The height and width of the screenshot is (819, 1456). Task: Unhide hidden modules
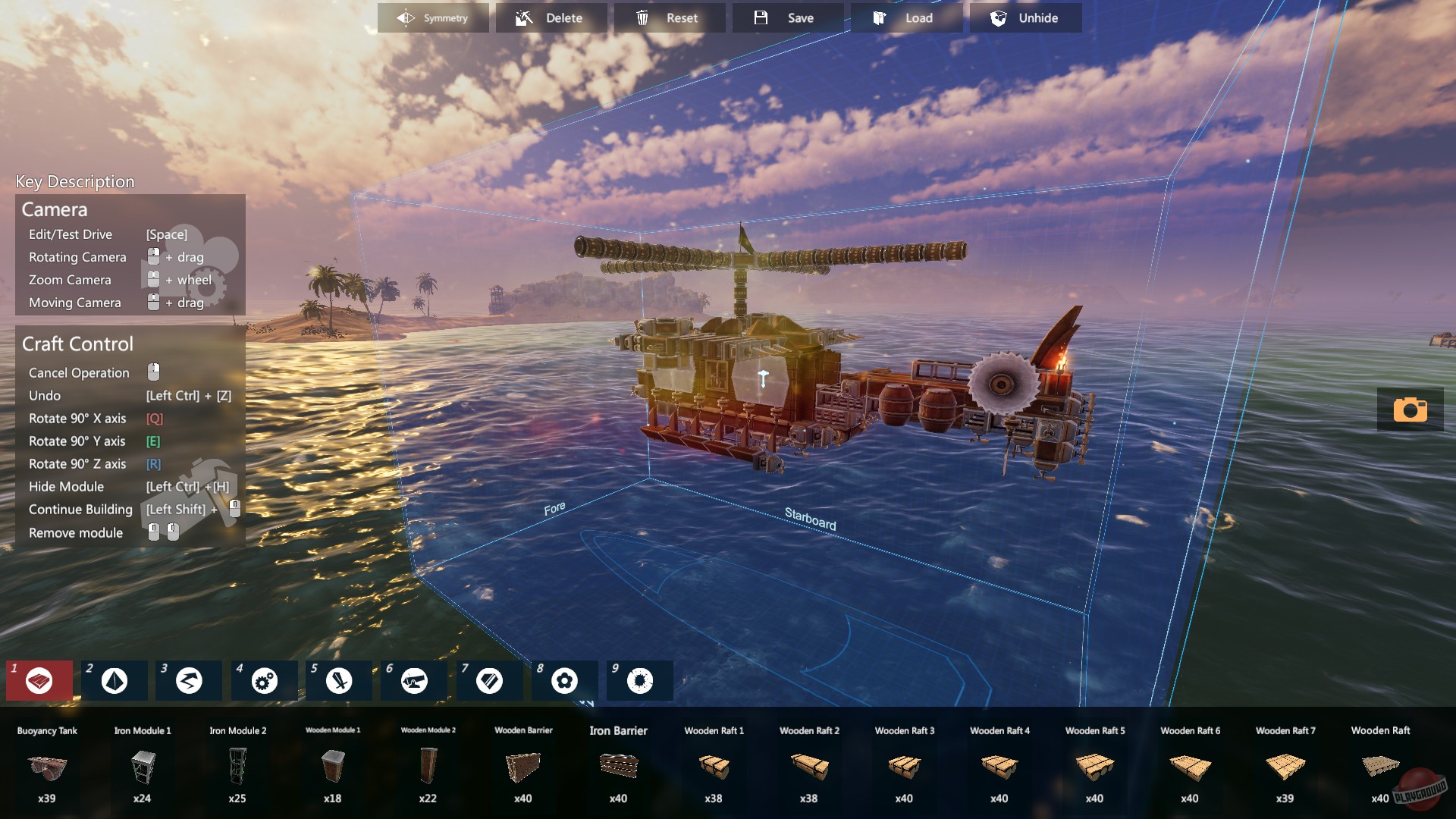[x=1025, y=17]
